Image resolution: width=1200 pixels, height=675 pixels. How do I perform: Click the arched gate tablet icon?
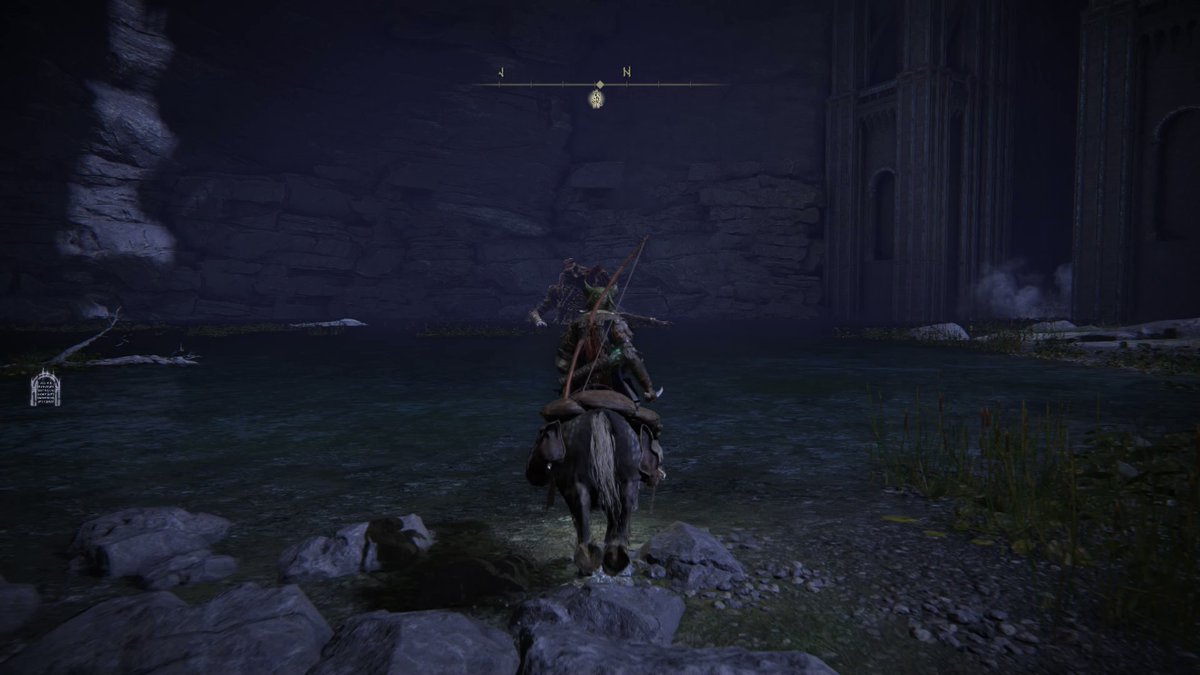tap(45, 388)
